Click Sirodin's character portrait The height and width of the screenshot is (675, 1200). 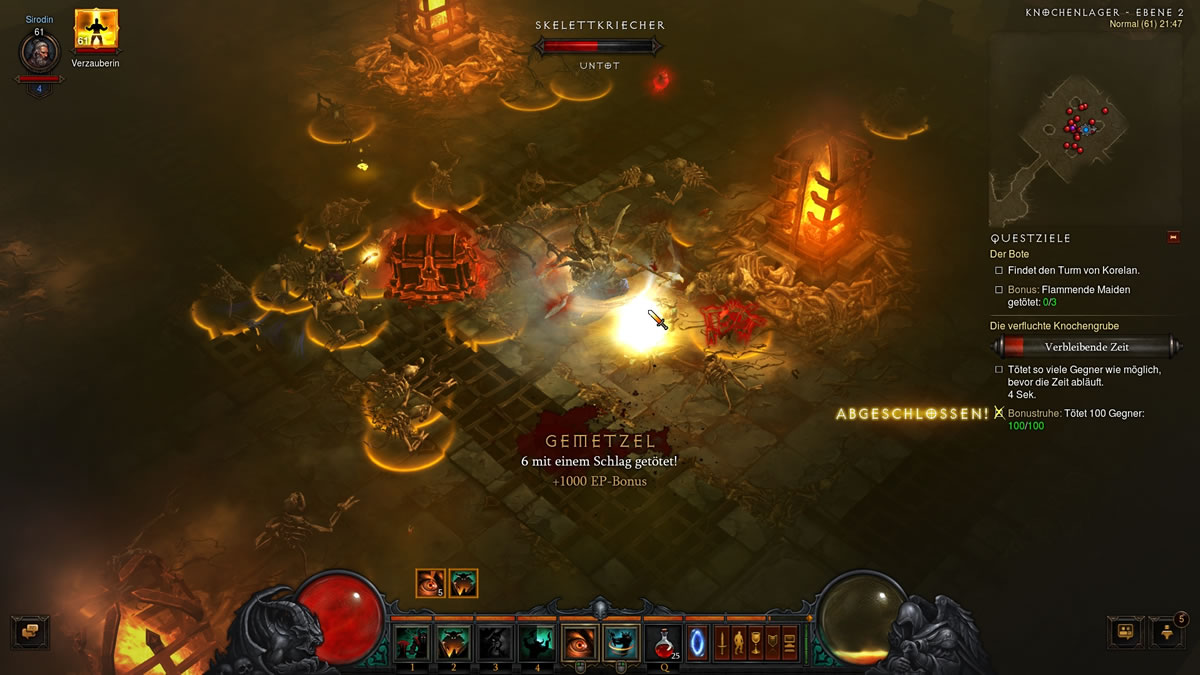tap(40, 52)
